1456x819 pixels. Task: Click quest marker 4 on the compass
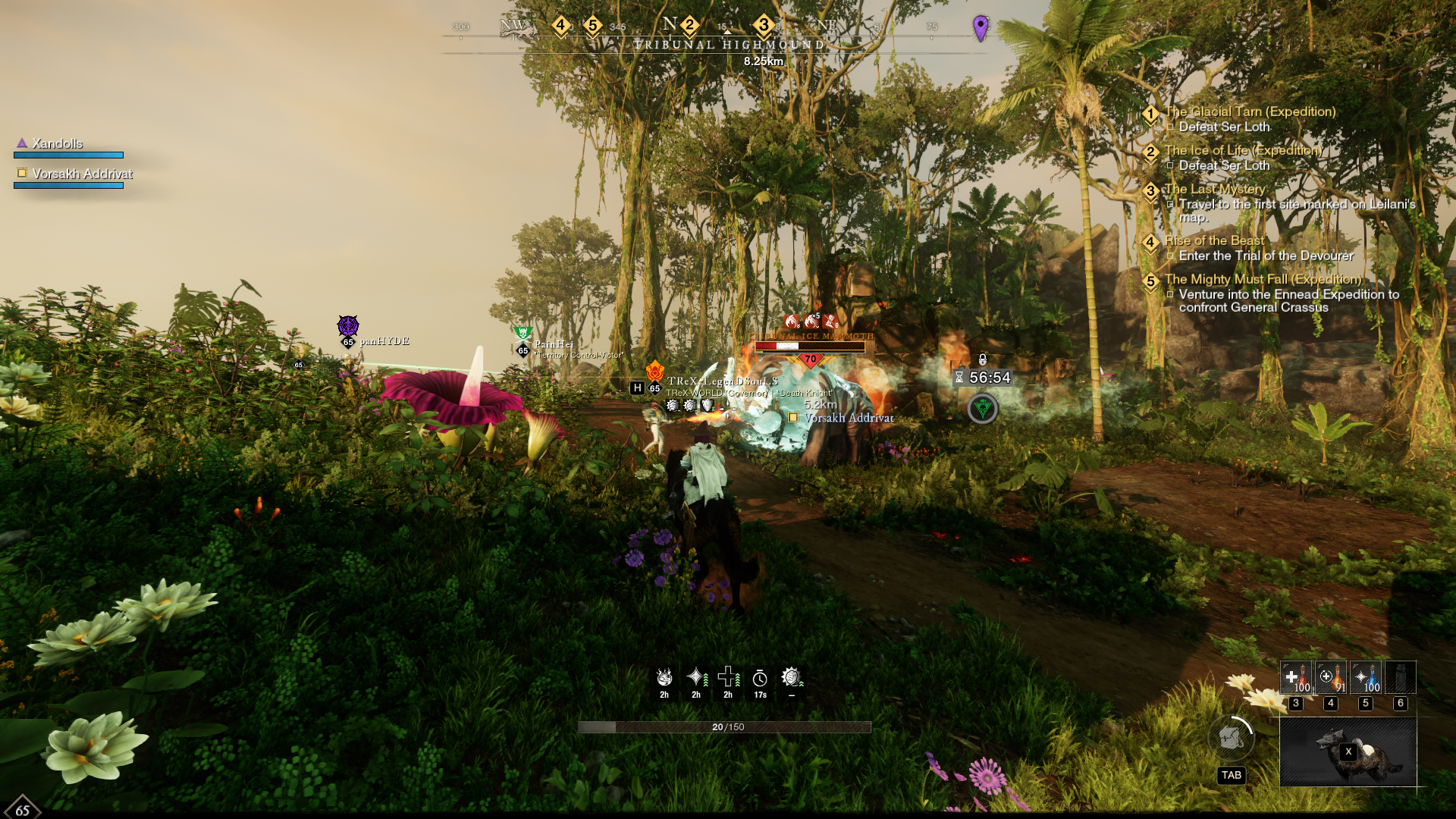pyautogui.click(x=560, y=26)
